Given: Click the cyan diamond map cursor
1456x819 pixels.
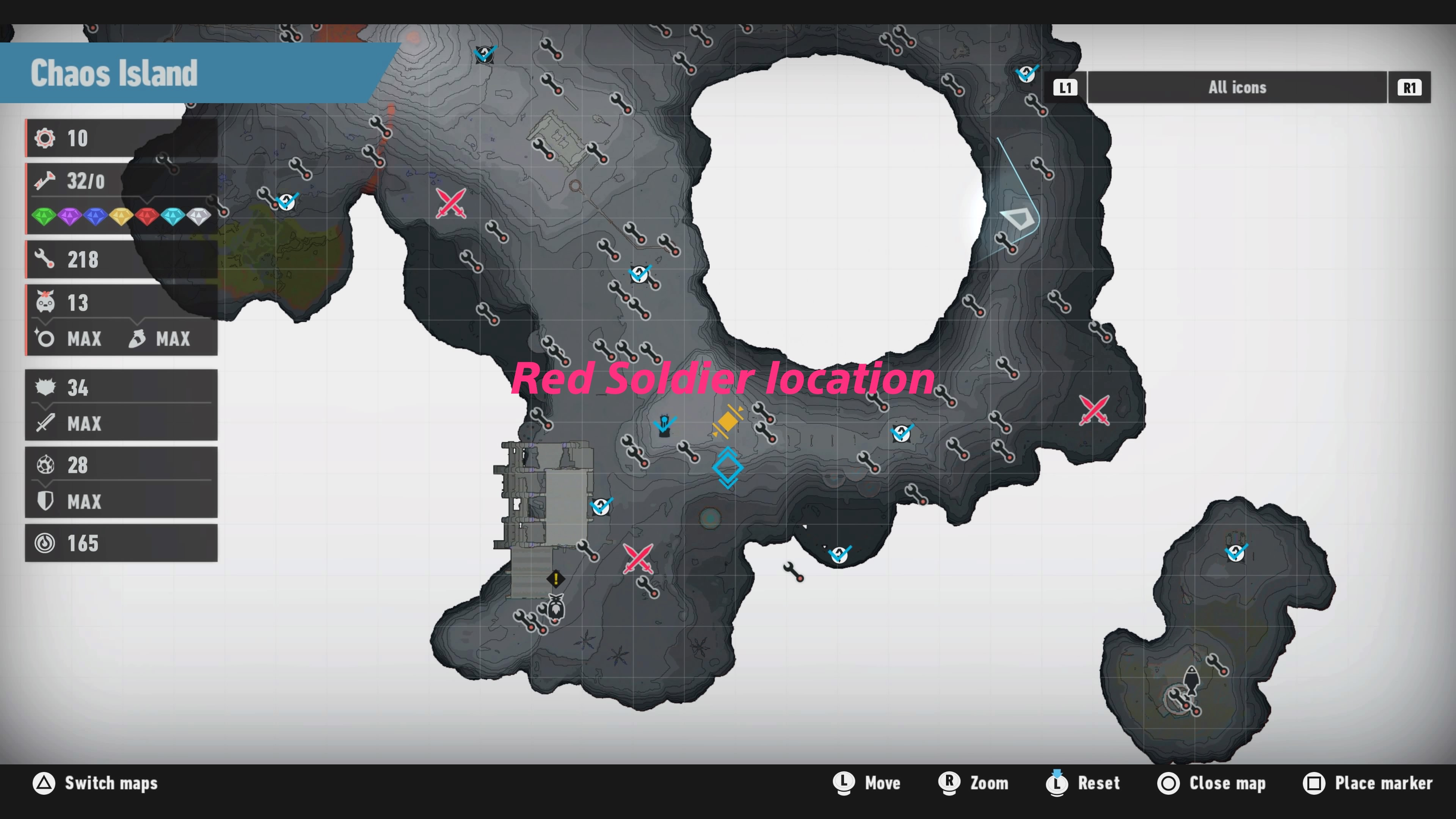Looking at the screenshot, I should (x=728, y=468).
